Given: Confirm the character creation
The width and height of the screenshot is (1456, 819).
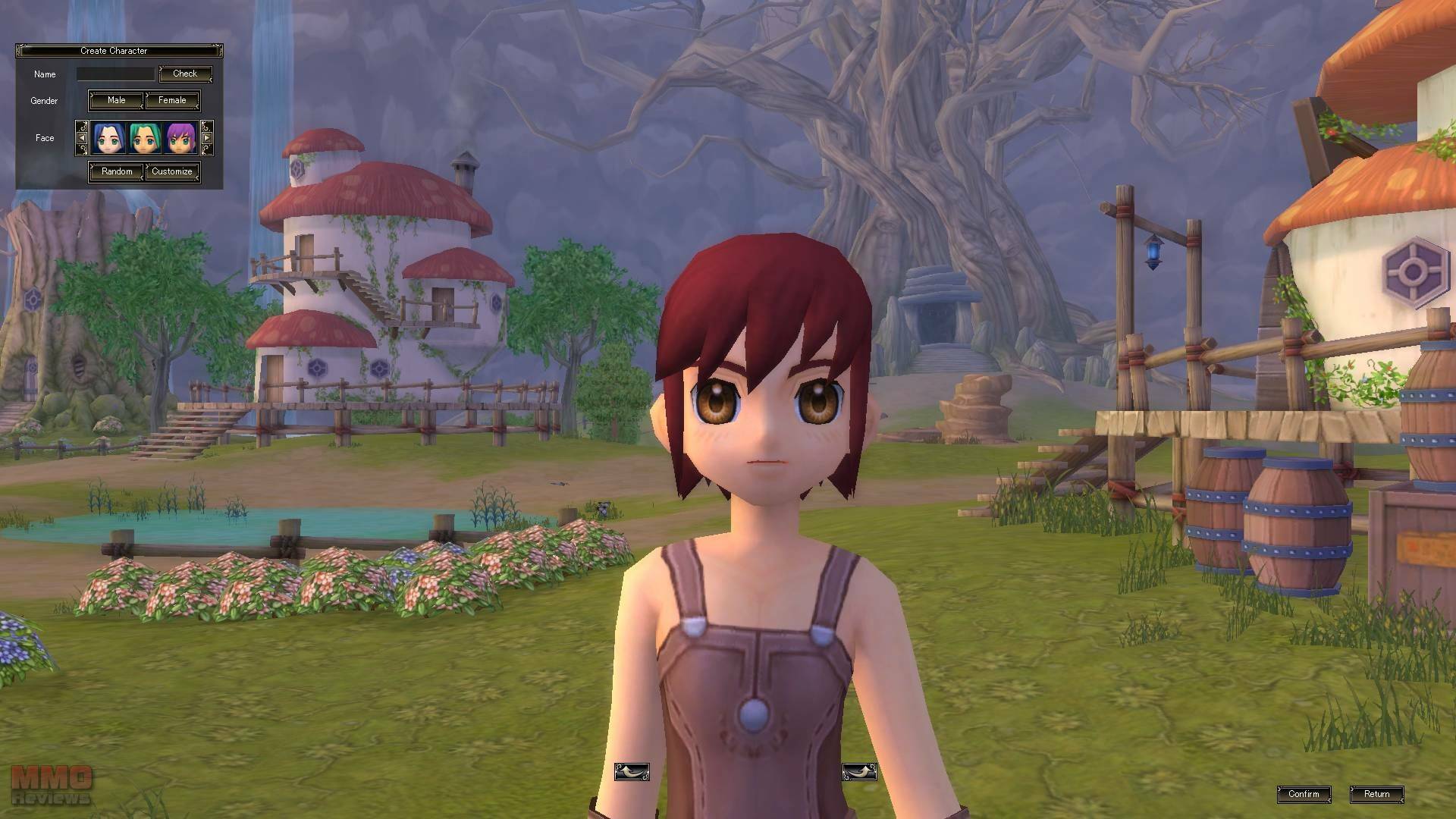Looking at the screenshot, I should (x=1304, y=794).
